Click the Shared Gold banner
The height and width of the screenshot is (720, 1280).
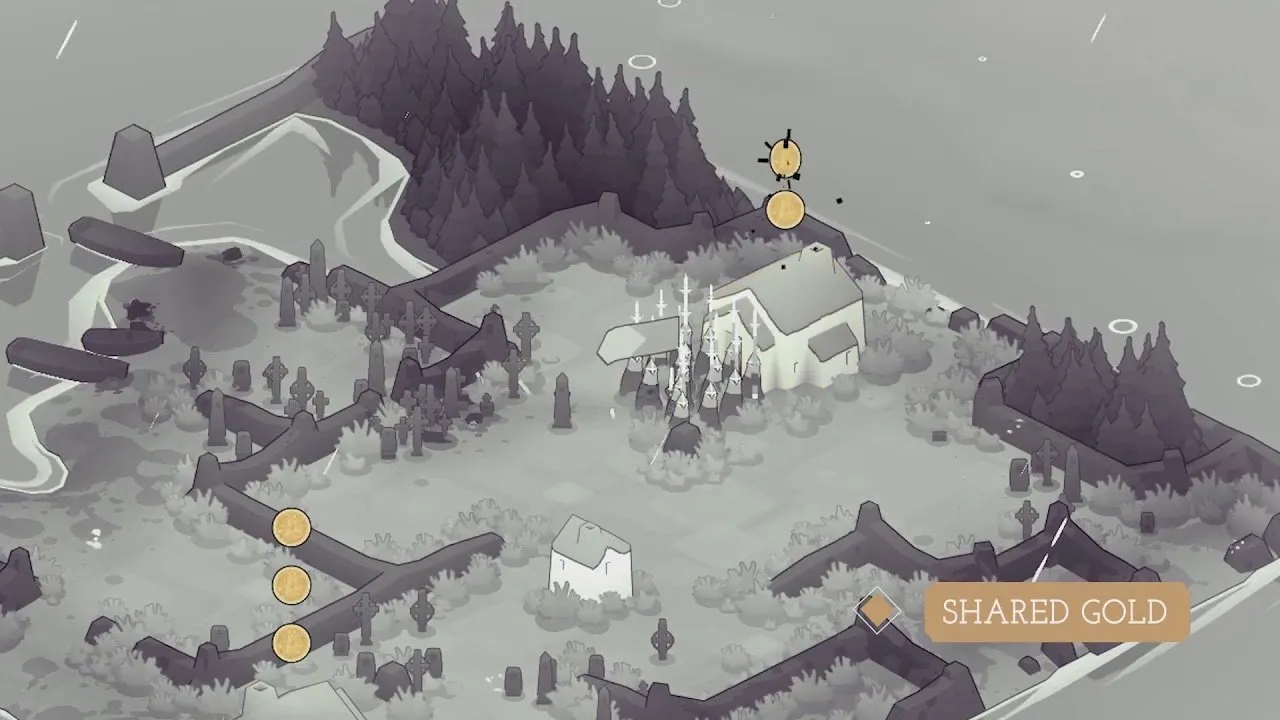[1055, 612]
